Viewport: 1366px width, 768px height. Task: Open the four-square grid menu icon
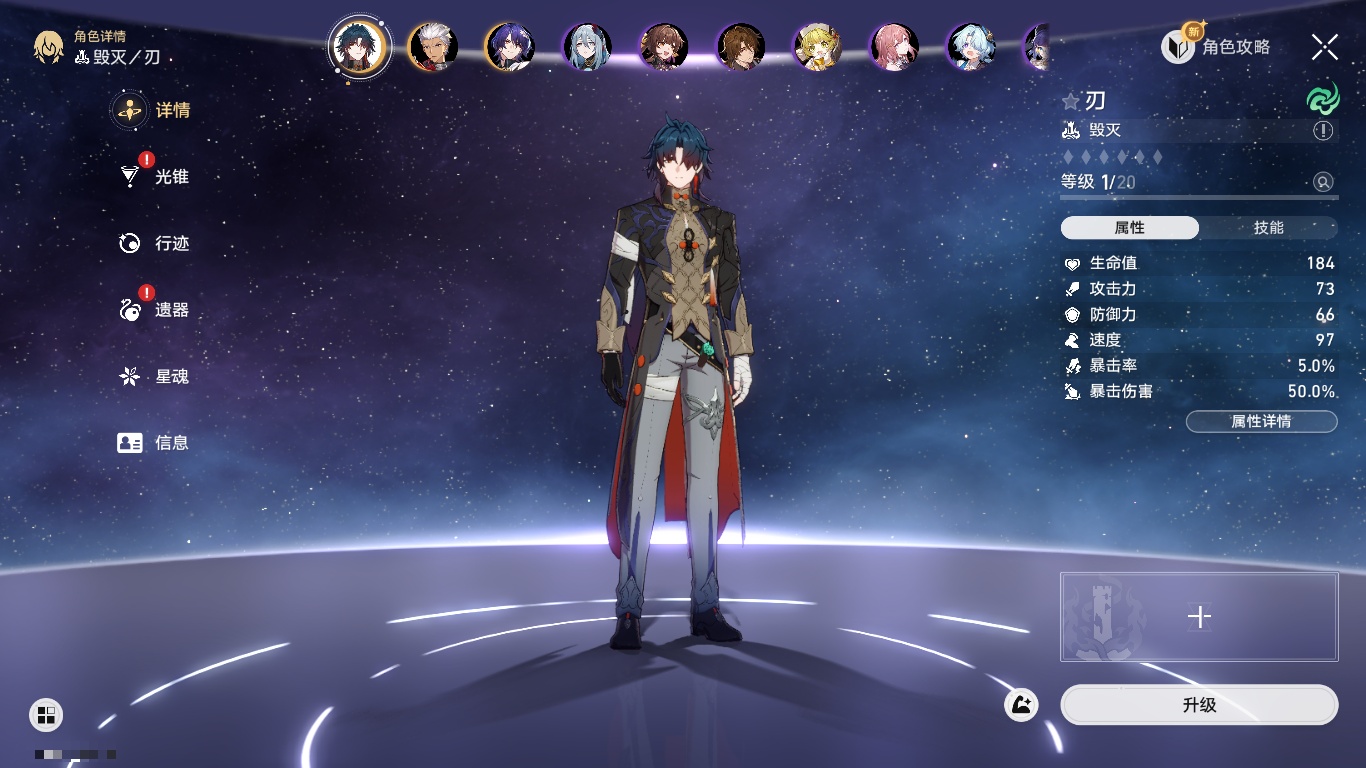point(46,714)
